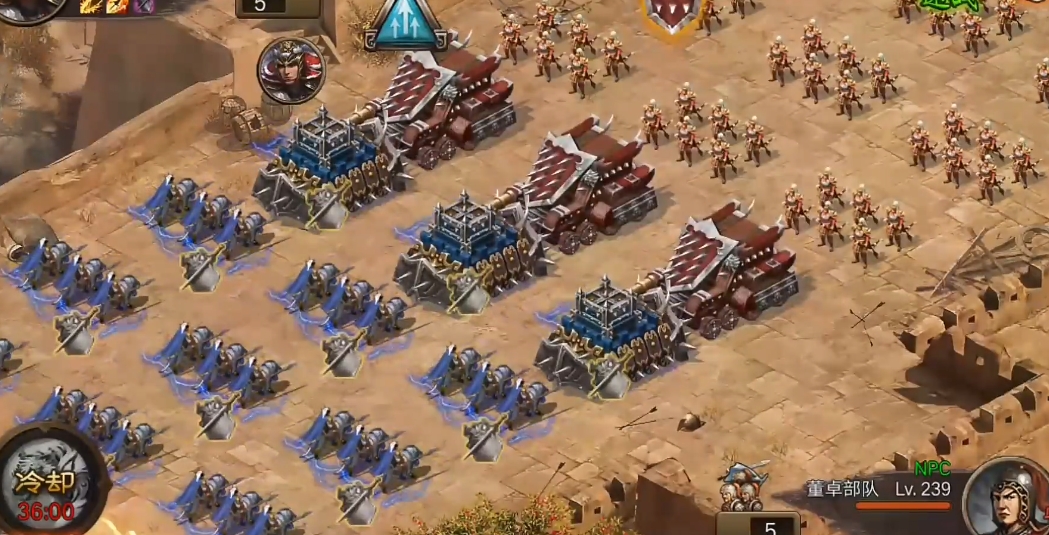The width and height of the screenshot is (1049, 535).
Task: Select the enemy general portrait beside Lv. 239
Action: click(x=1008, y=497)
